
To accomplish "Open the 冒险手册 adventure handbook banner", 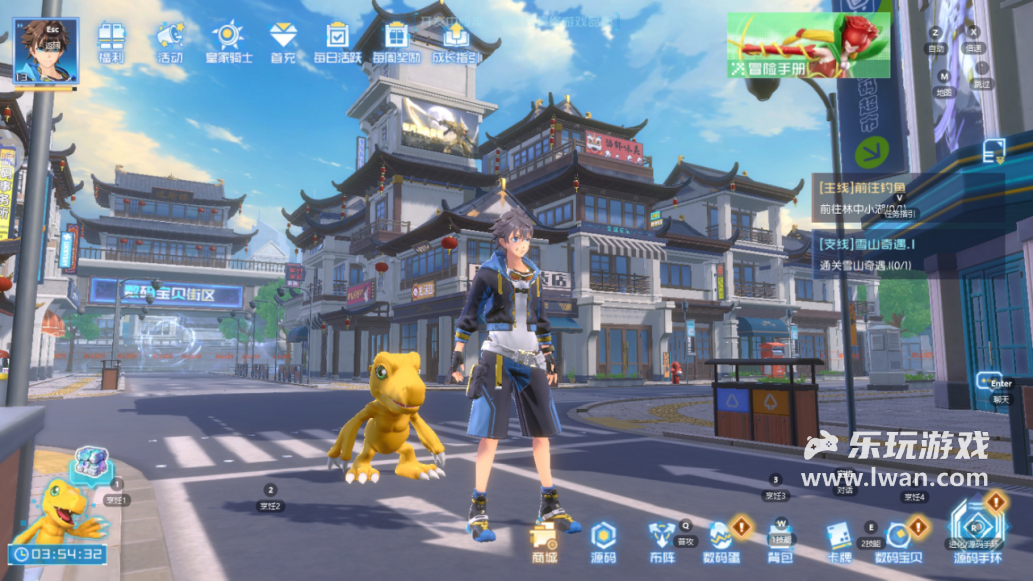I will (807, 45).
